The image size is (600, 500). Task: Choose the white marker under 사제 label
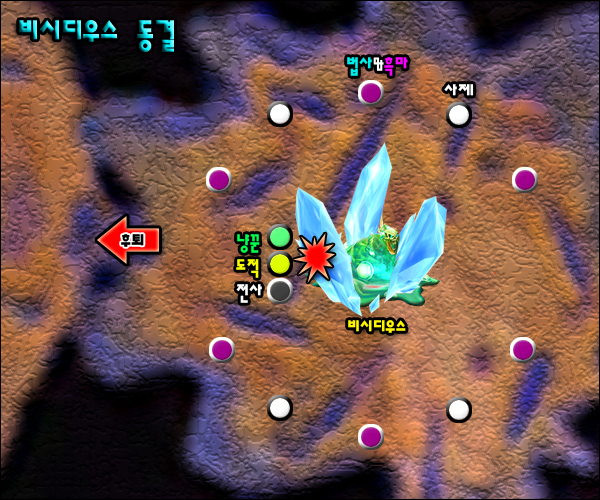coord(459,115)
